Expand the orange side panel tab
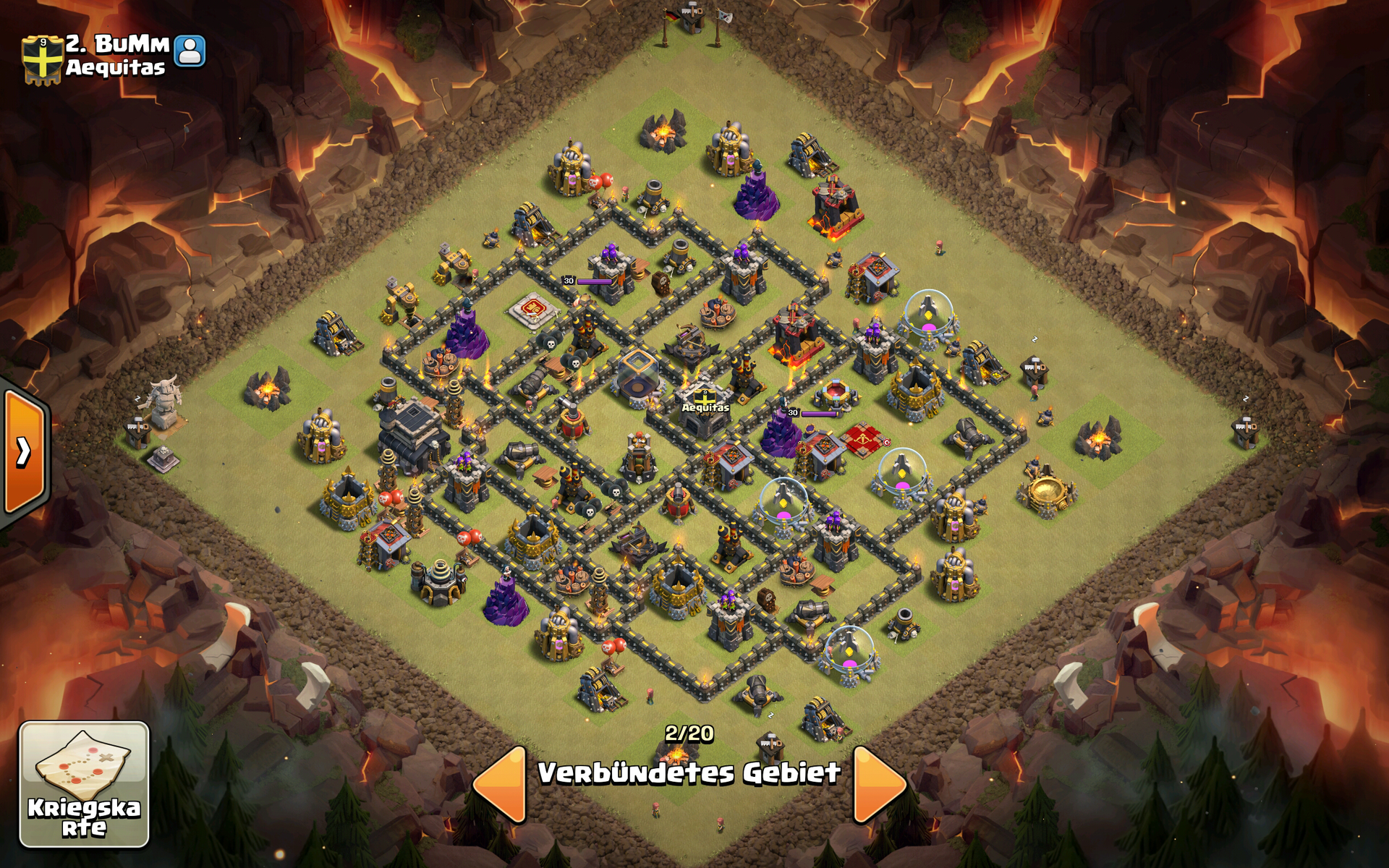Image resolution: width=1389 pixels, height=868 pixels. pyautogui.click(x=25, y=451)
